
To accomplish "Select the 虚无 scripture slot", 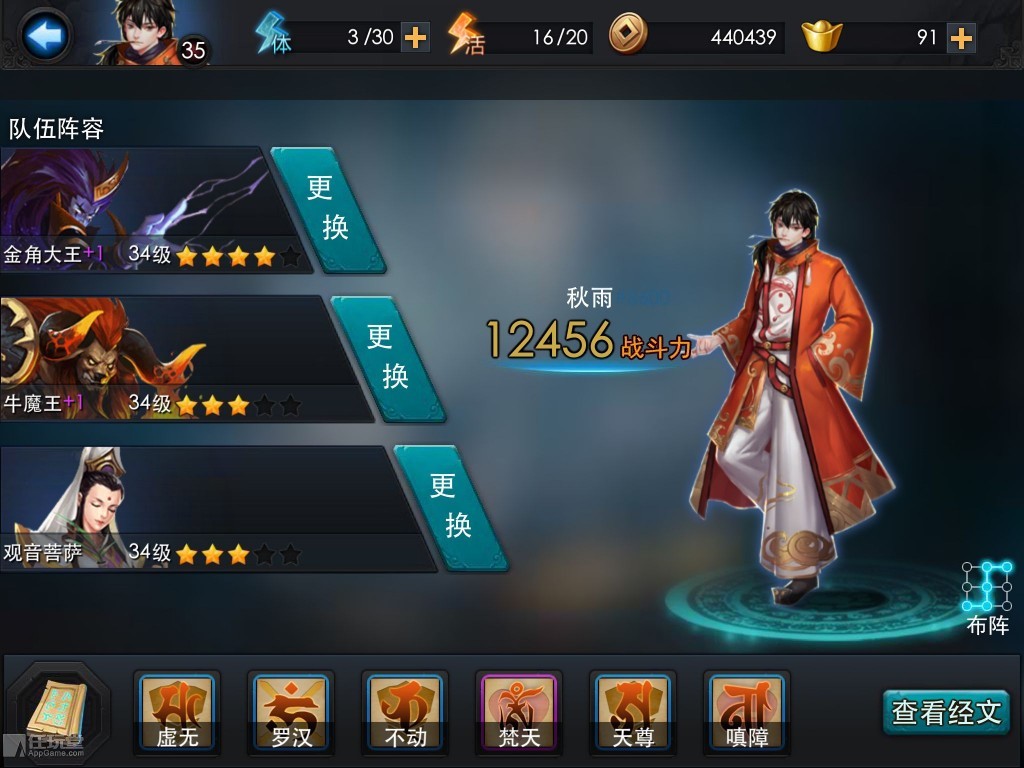I will [177, 712].
